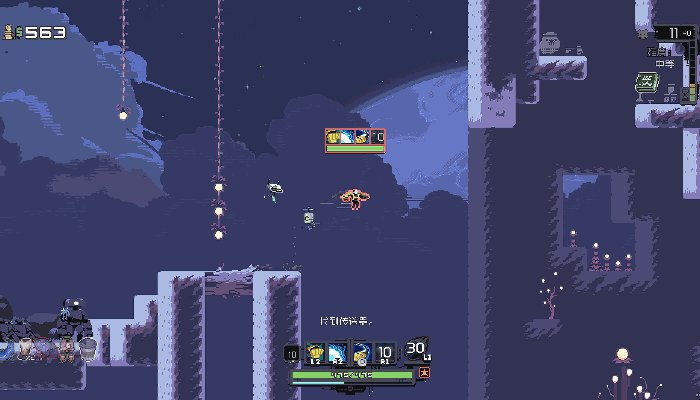Select the fourth skill slot on cooldown
The width and height of the screenshot is (700, 400).
(x=384, y=353)
